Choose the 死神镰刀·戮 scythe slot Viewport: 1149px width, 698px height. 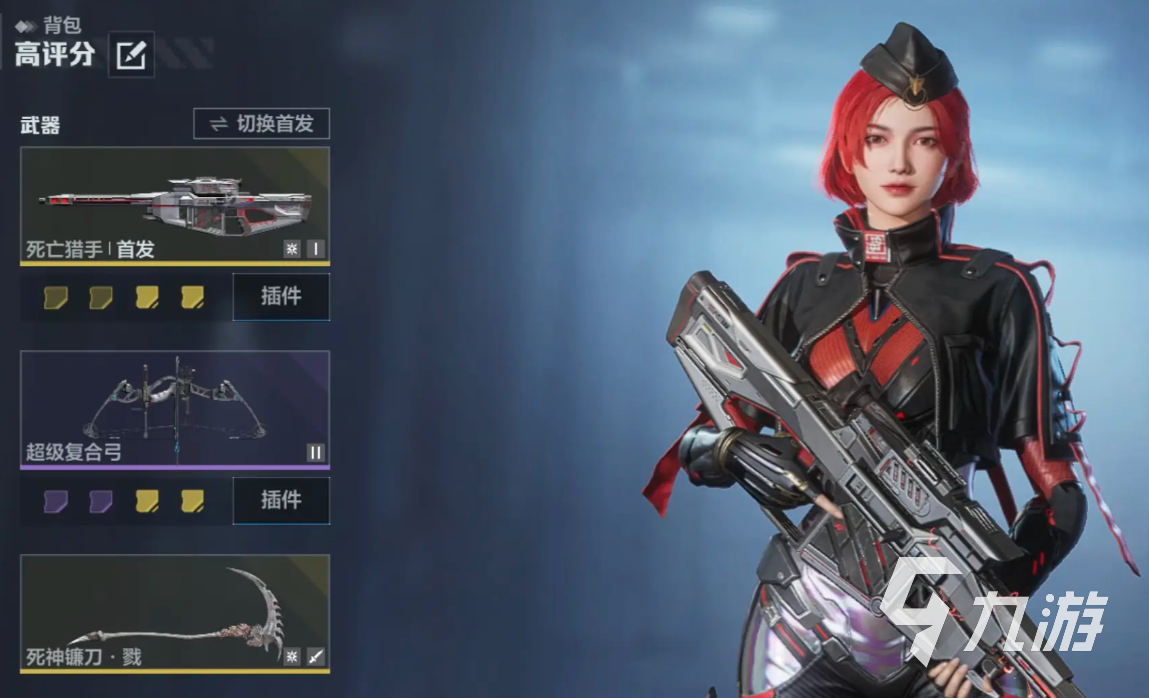[x=175, y=612]
